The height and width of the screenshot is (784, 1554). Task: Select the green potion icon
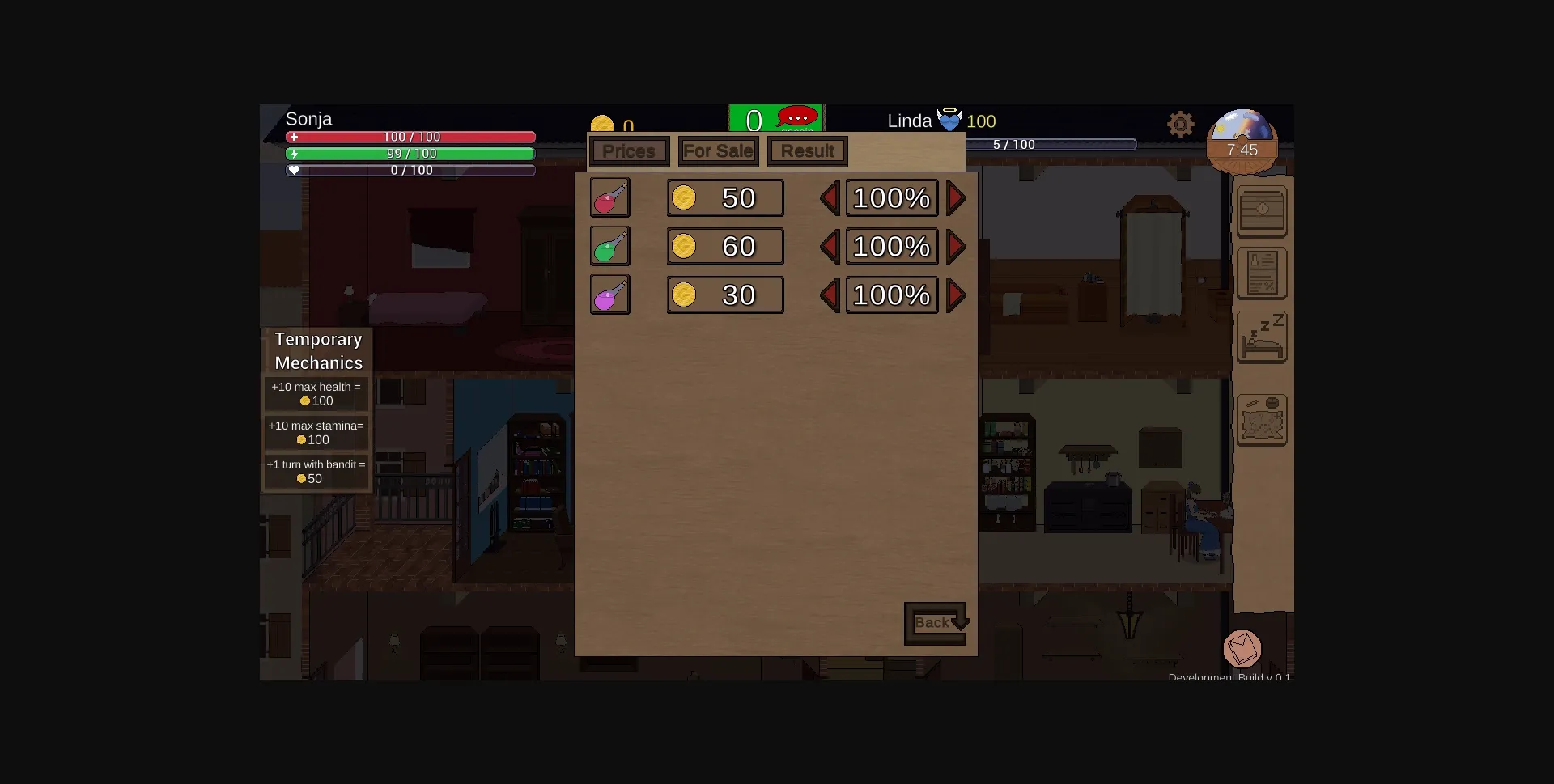609,246
